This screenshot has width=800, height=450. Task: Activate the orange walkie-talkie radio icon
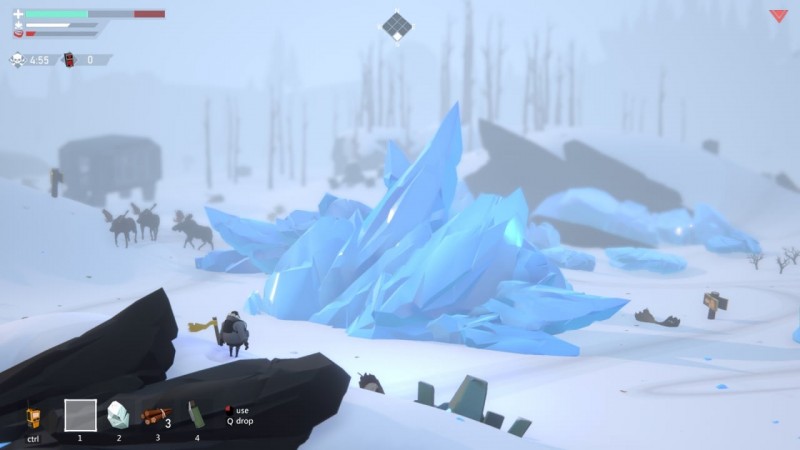(x=33, y=417)
